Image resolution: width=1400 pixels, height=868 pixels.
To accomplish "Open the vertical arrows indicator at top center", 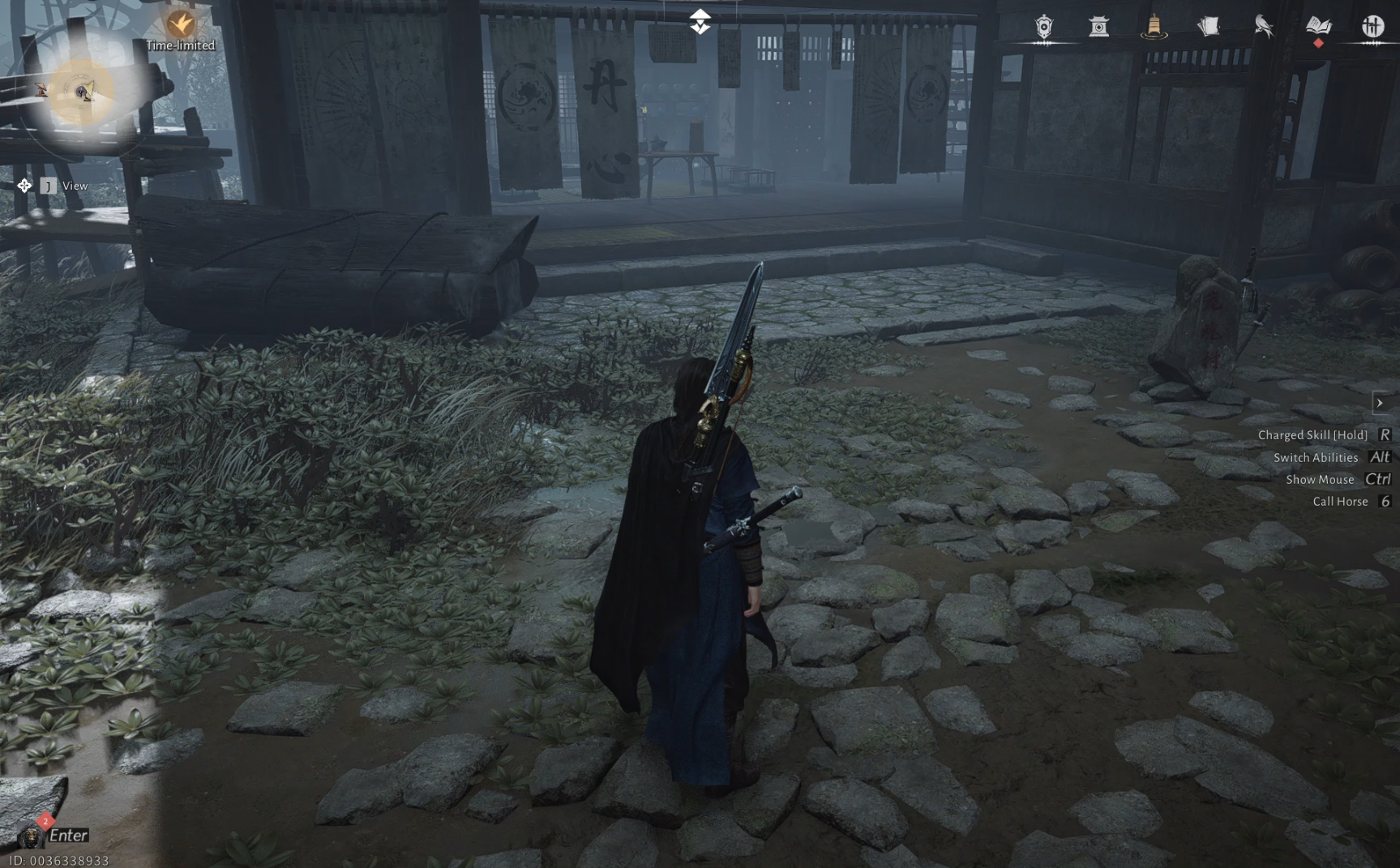I will pyautogui.click(x=700, y=20).
